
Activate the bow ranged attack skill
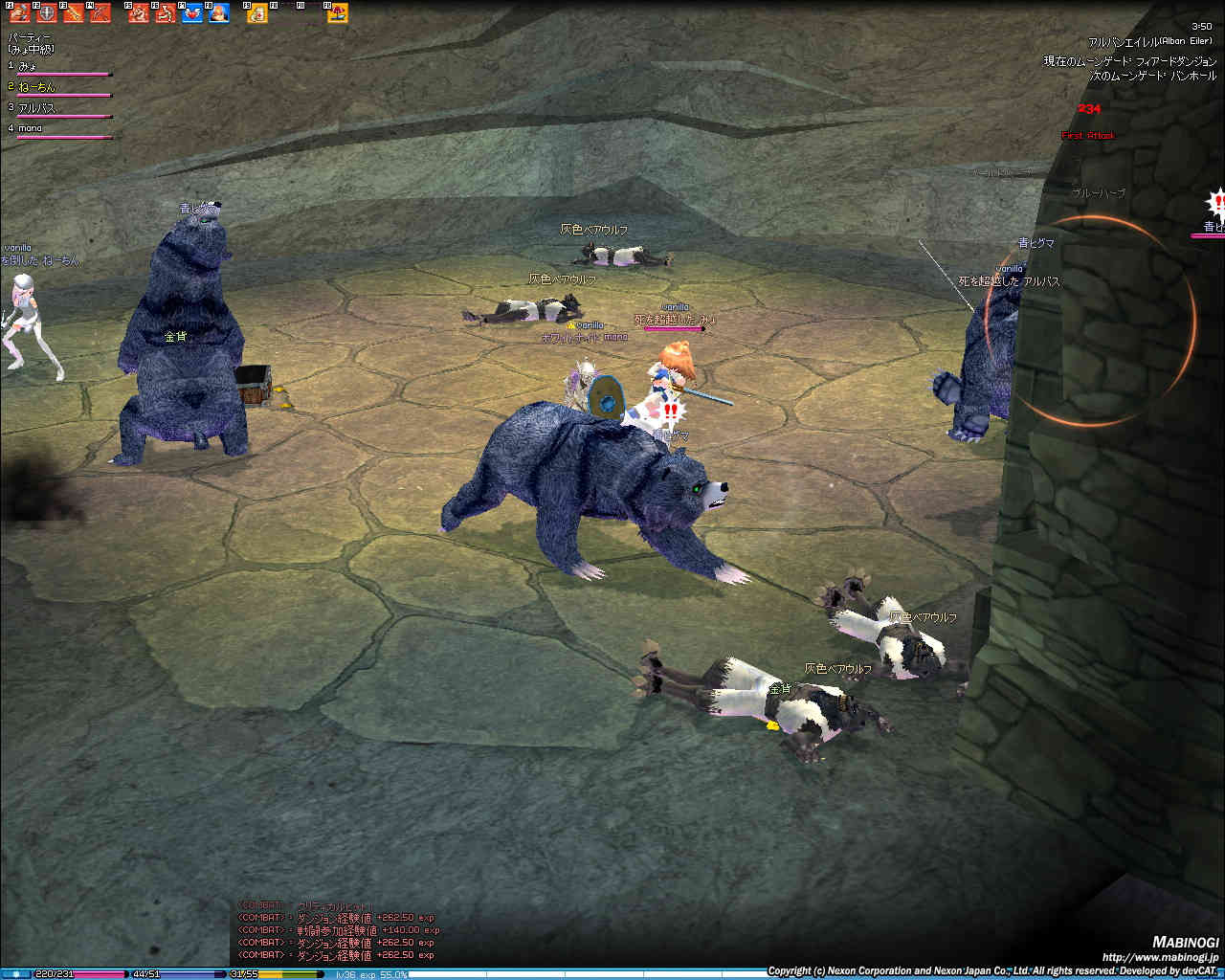100,13
